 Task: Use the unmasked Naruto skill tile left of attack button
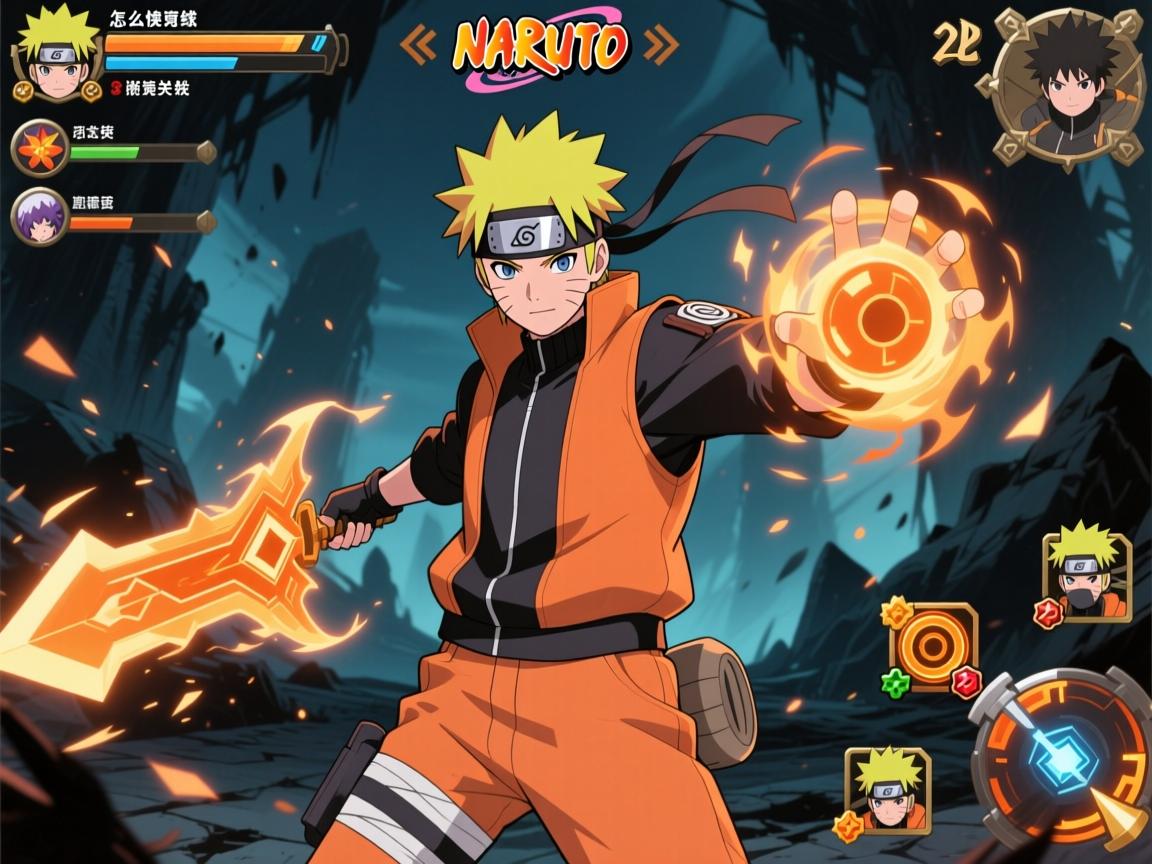click(888, 790)
